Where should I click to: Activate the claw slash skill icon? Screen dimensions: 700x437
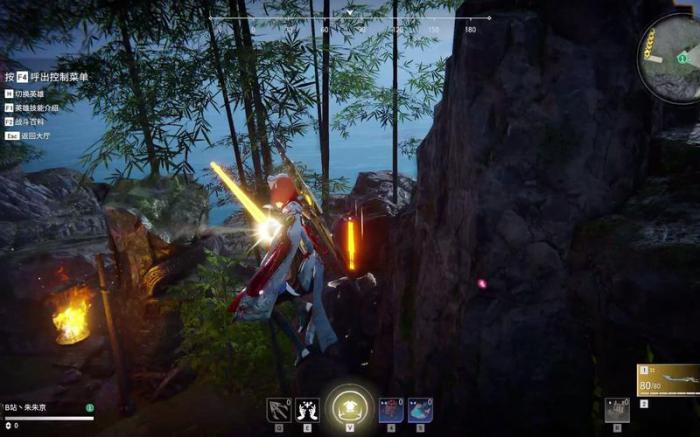pyautogui.click(x=278, y=410)
